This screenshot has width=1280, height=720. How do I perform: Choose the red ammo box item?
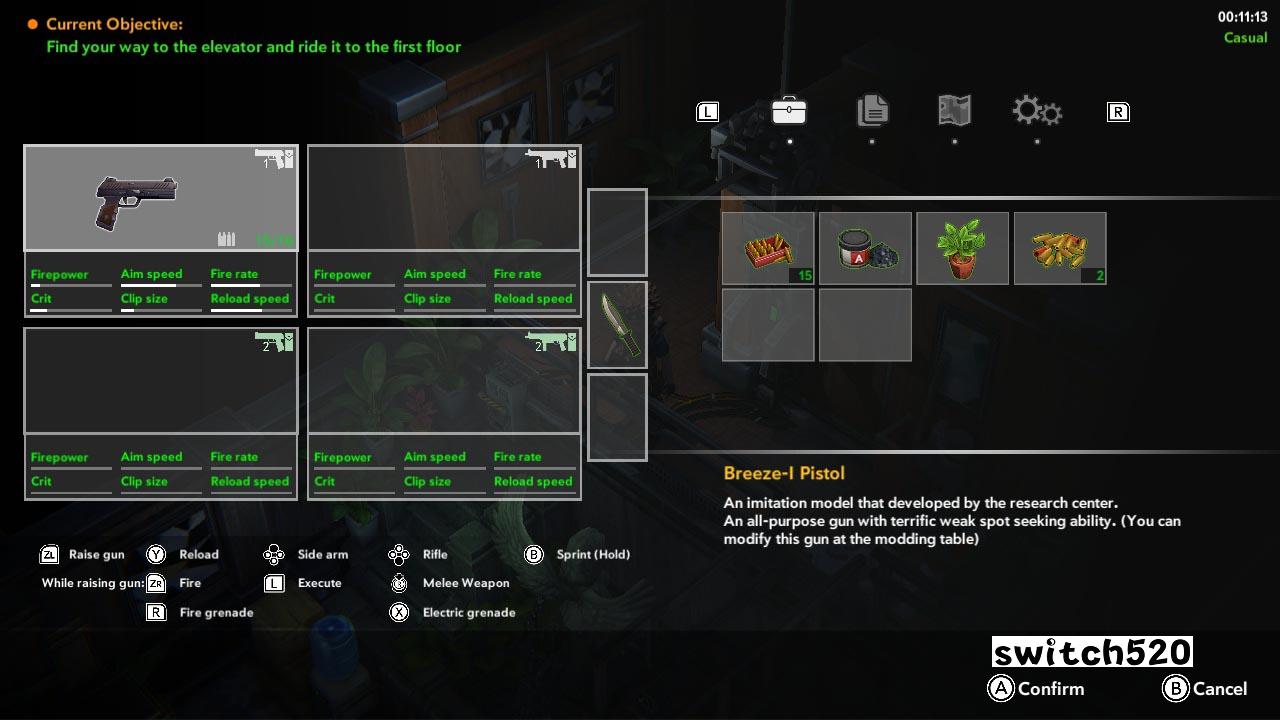click(768, 248)
